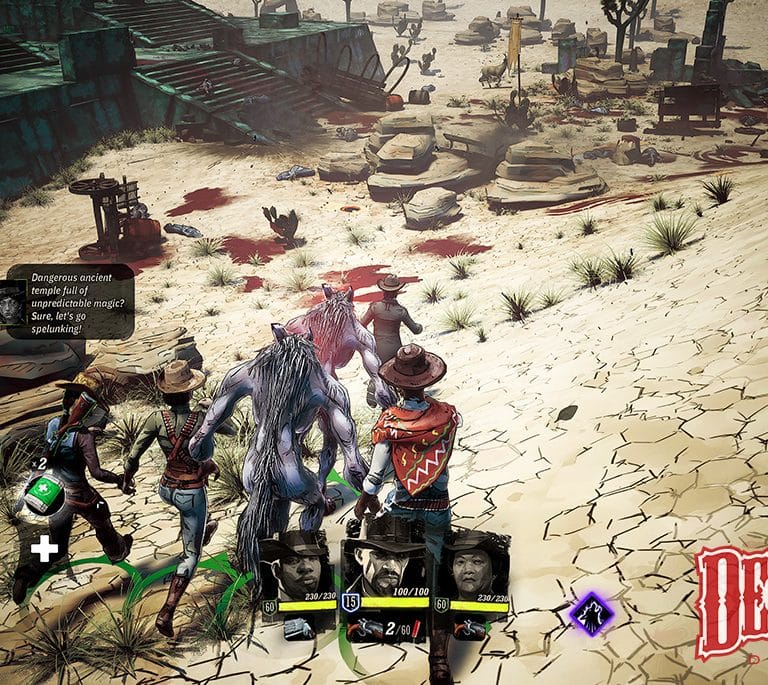
Task: Click the speaker portrait in dialogue box
Action: point(13,302)
